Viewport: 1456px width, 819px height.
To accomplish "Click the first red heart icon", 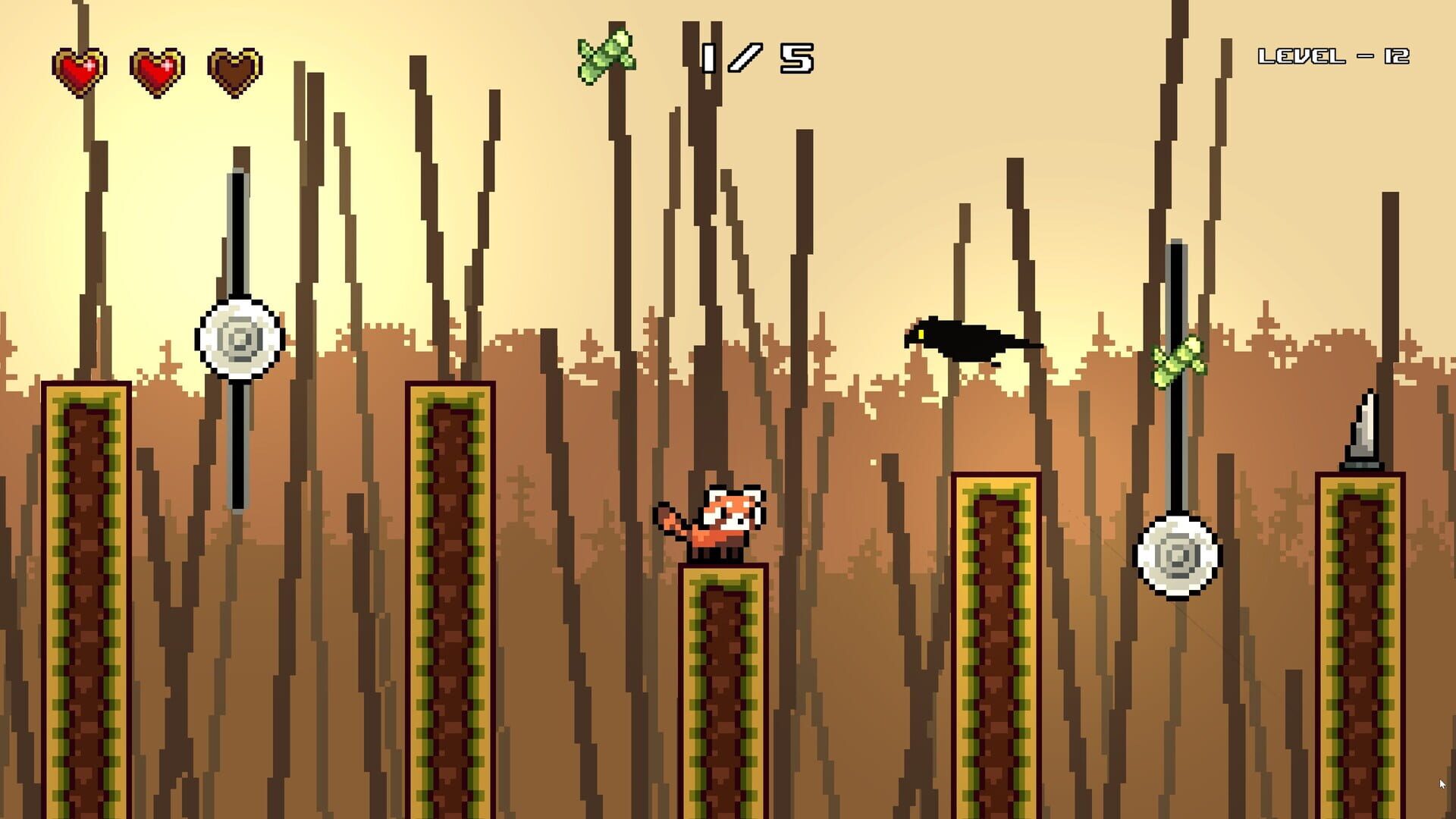I will tap(78, 67).
